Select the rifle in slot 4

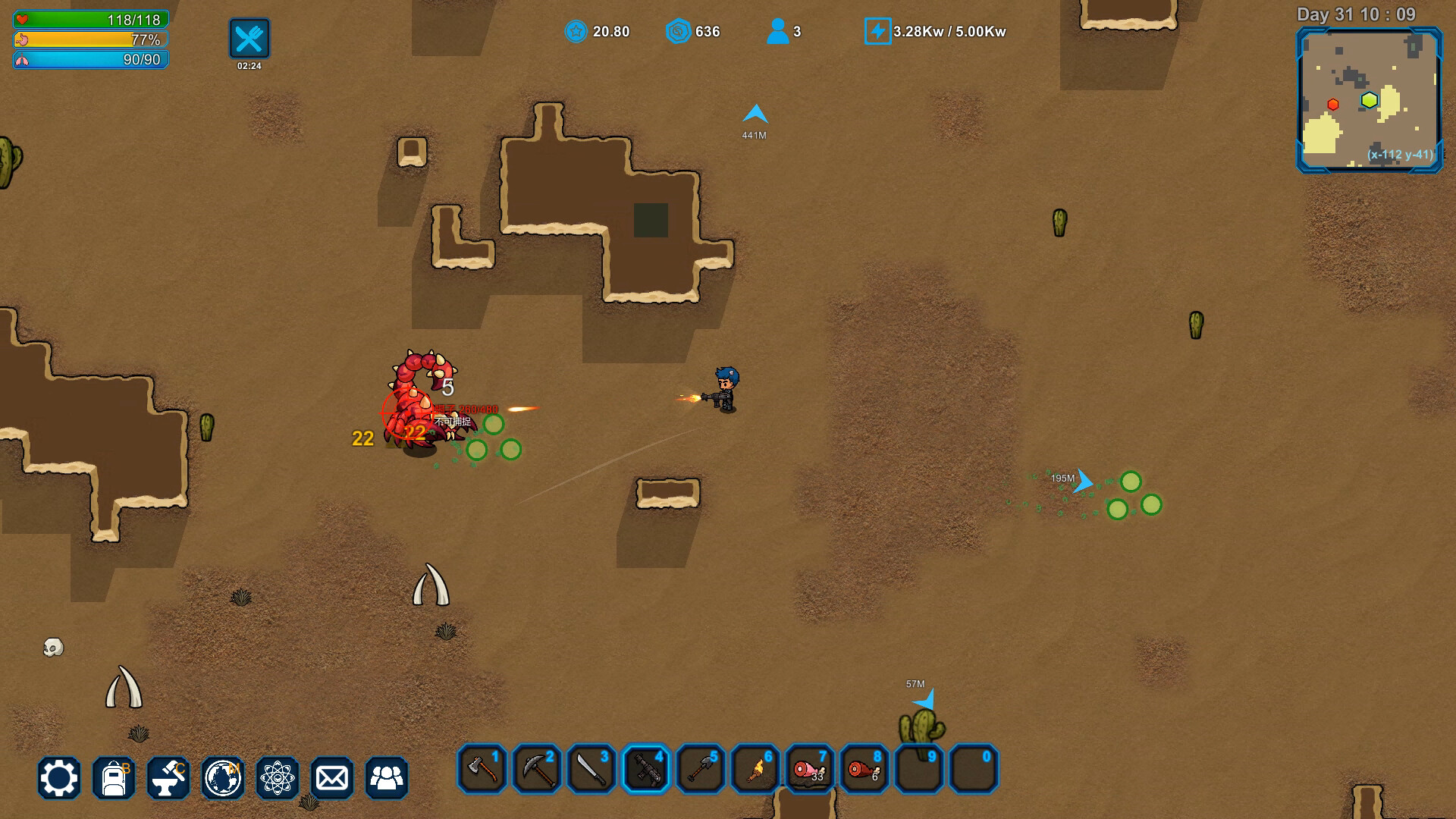pos(646,769)
